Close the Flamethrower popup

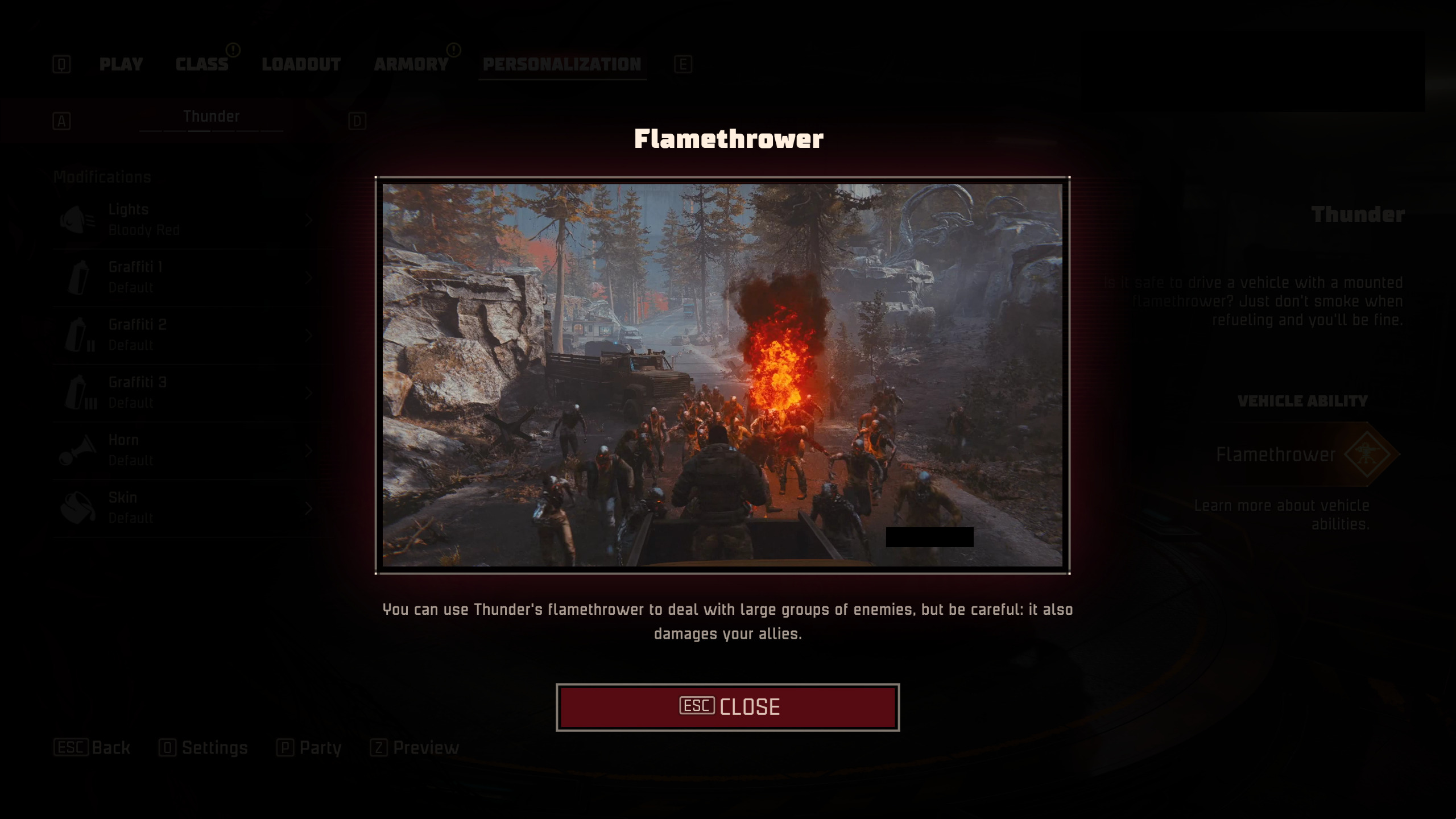coord(727,707)
